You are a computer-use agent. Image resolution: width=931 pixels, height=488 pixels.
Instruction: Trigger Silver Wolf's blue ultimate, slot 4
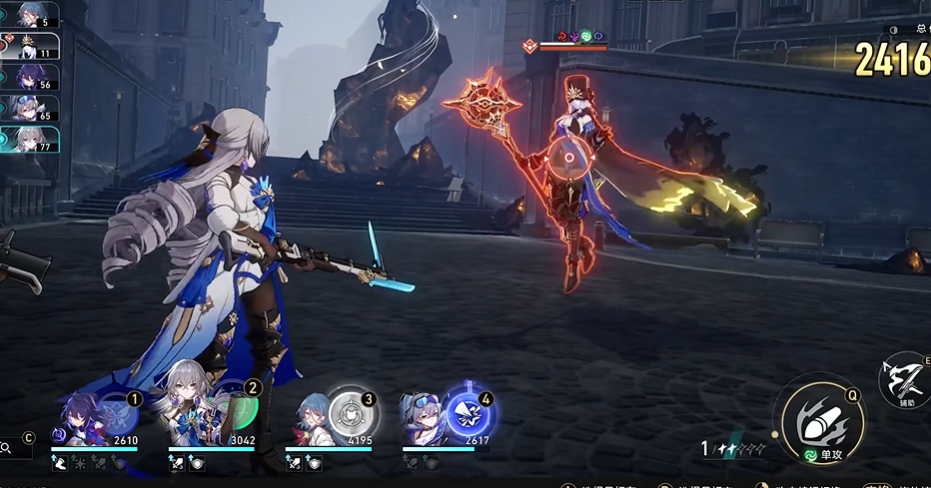[467, 414]
